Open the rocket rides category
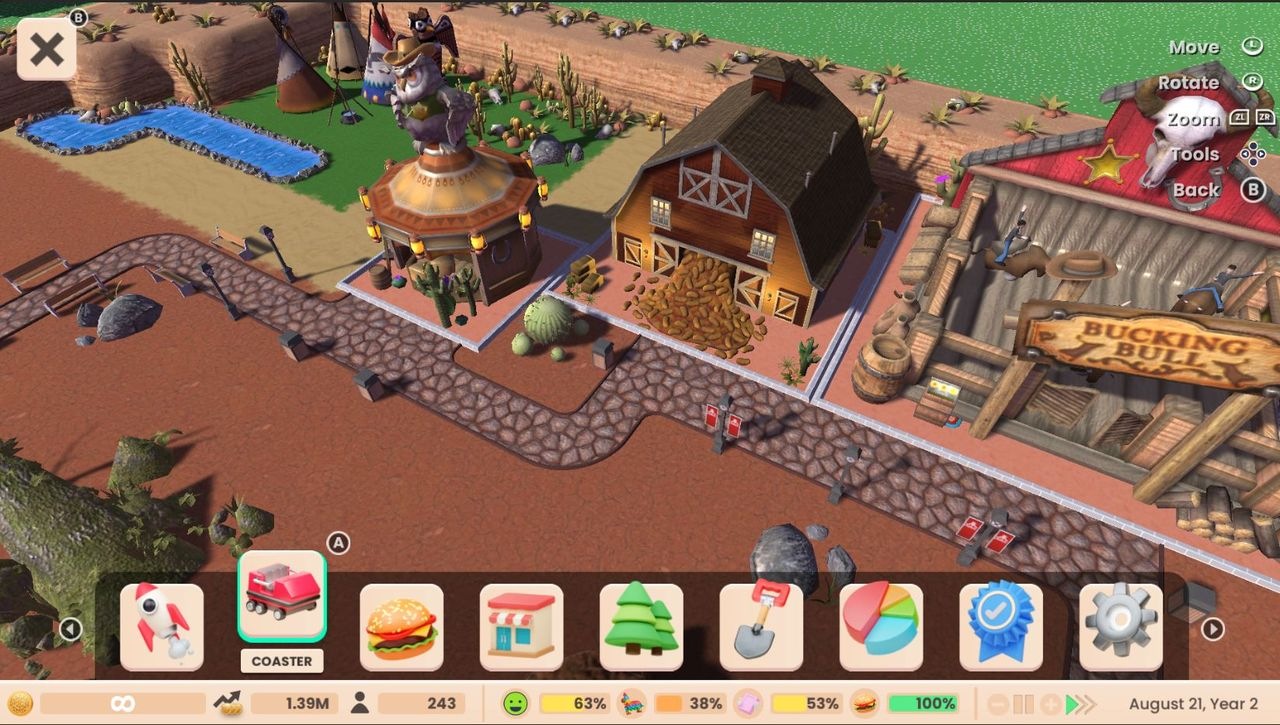Viewport: 1280px width, 725px height. [x=162, y=626]
